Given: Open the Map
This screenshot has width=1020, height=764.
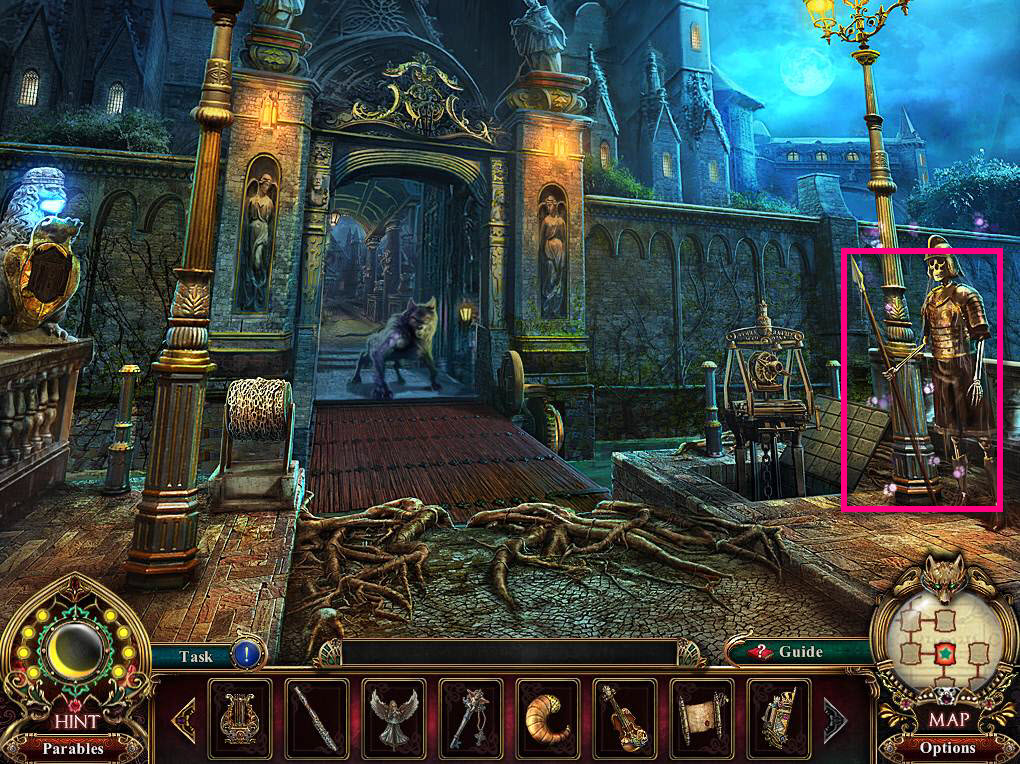Looking at the screenshot, I should [946, 719].
